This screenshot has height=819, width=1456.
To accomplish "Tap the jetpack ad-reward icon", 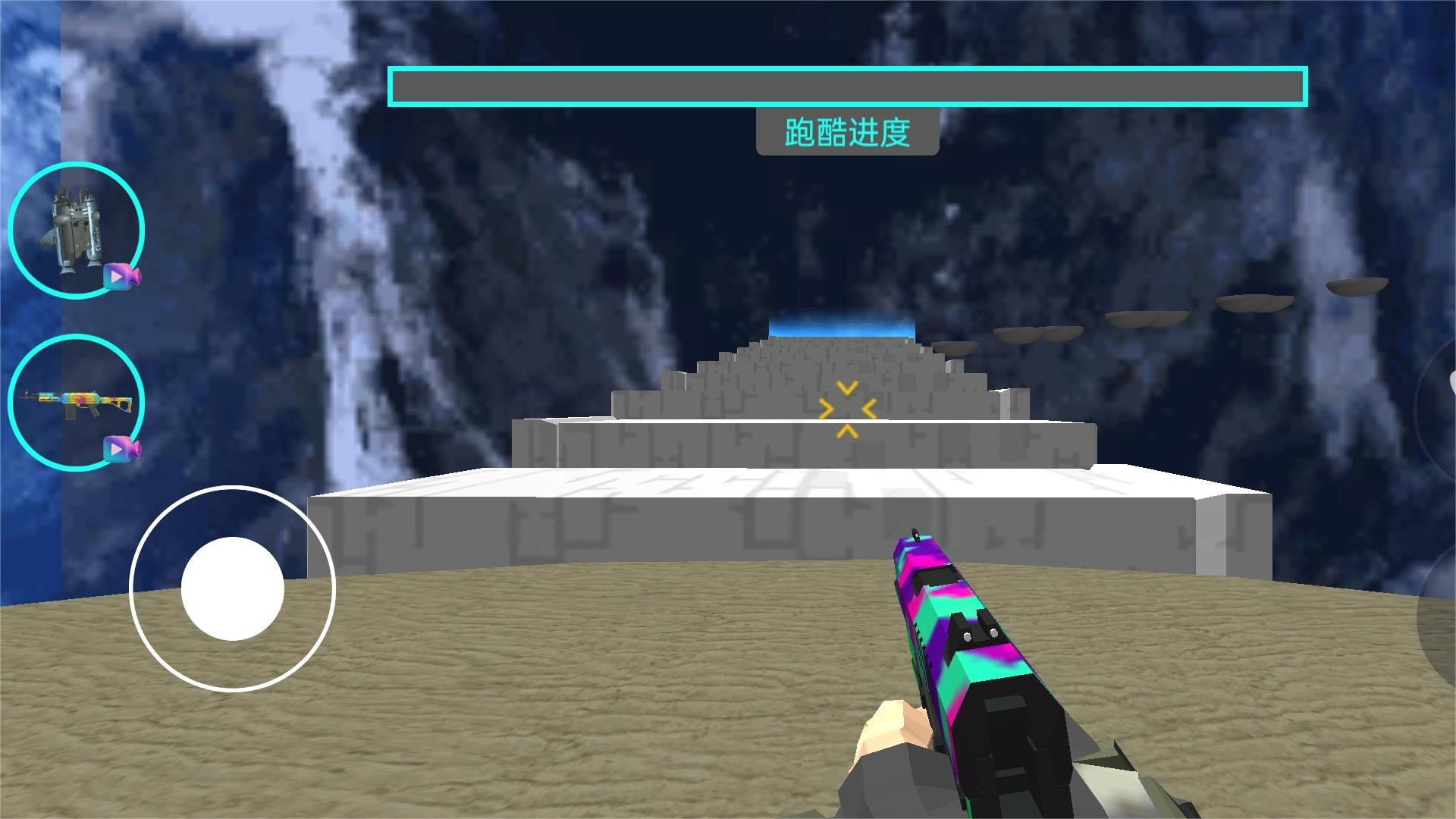I will (x=76, y=230).
